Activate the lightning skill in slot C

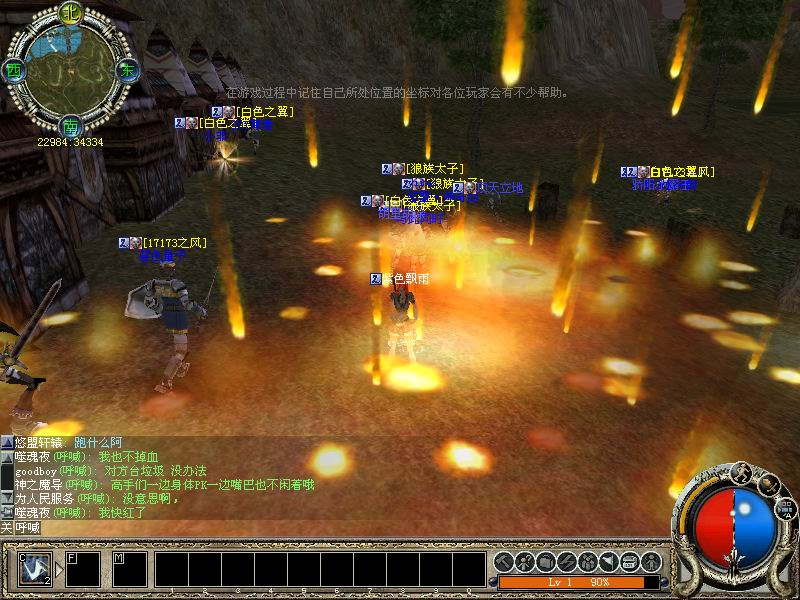(x=35, y=568)
